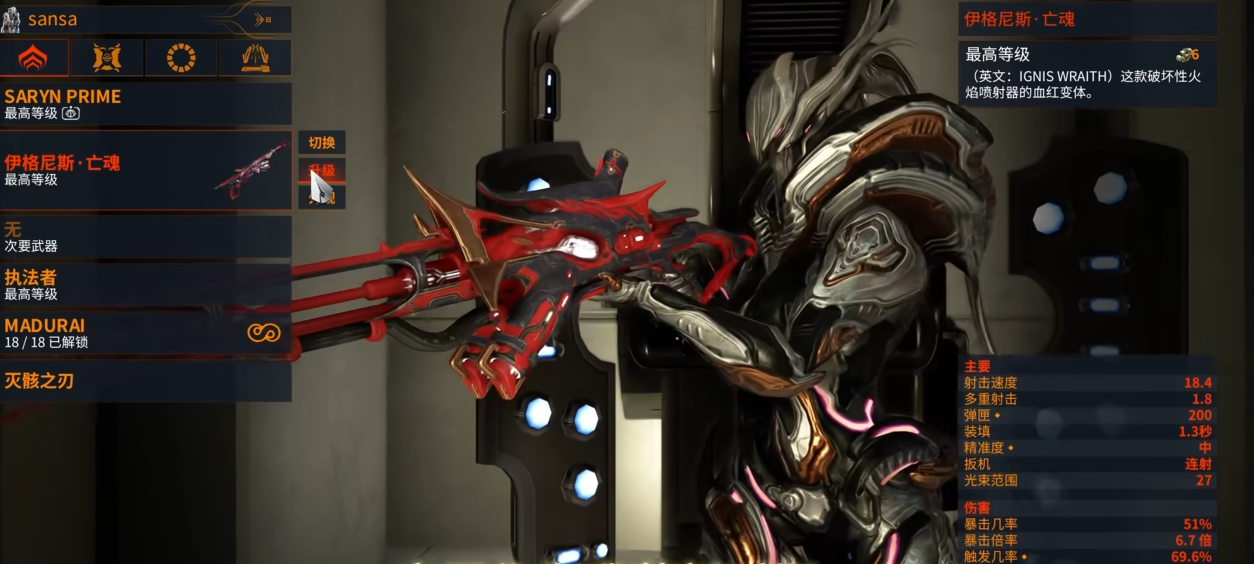
Task: Open the MADURAI focus school row
Action: pyautogui.click(x=146, y=333)
